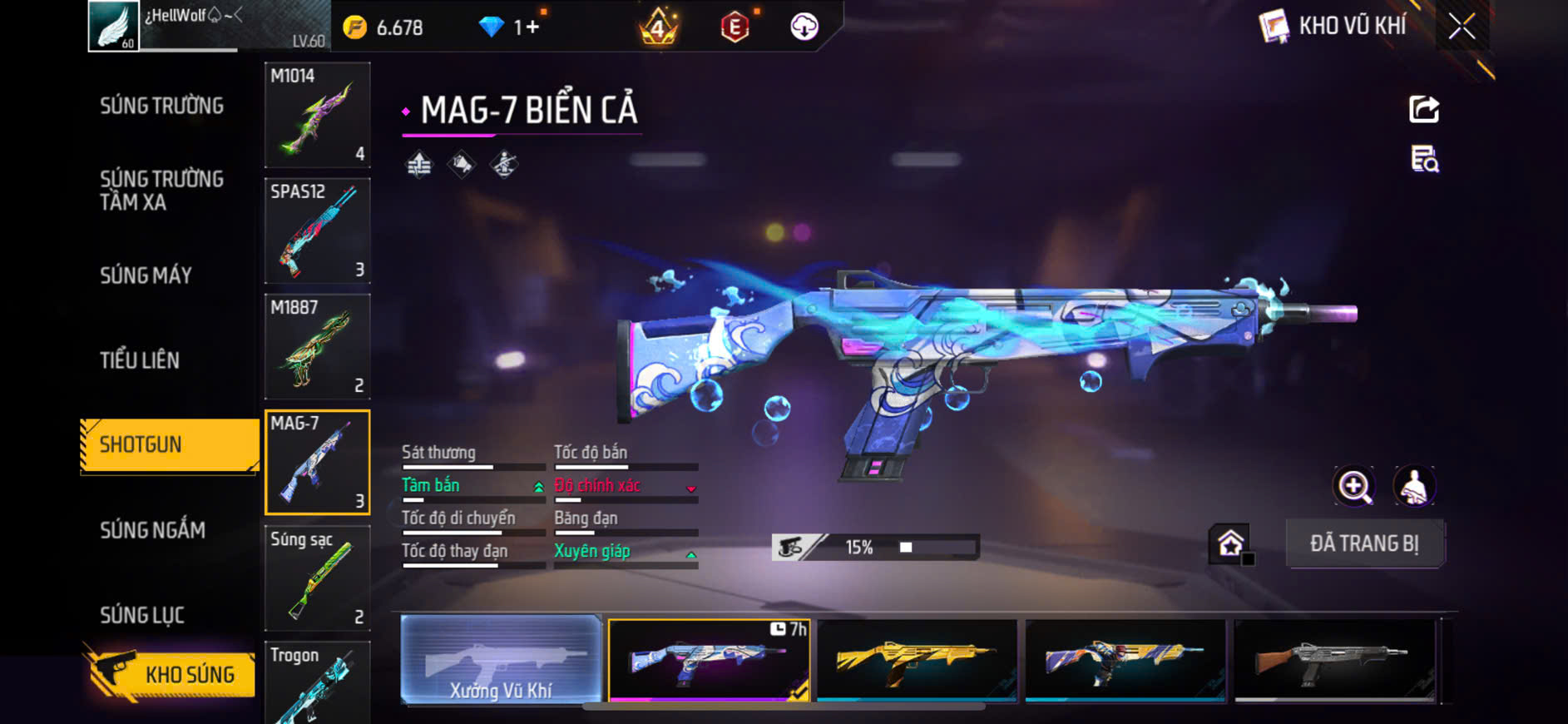Click the Đã Trang Bị button
Image resolution: width=1568 pixels, height=724 pixels.
click(x=1364, y=544)
